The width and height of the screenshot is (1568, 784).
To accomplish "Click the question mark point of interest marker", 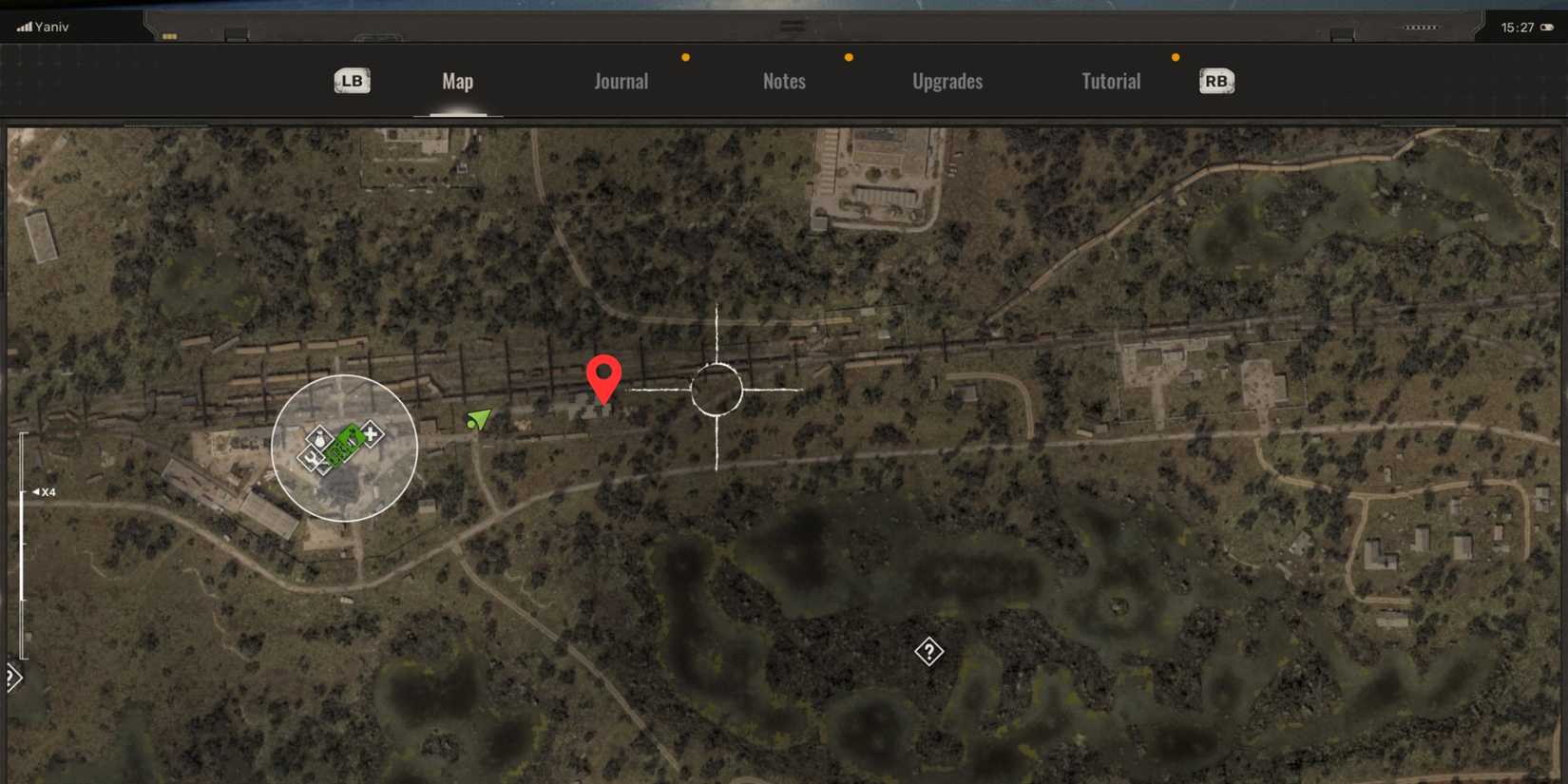I will pyautogui.click(x=928, y=651).
